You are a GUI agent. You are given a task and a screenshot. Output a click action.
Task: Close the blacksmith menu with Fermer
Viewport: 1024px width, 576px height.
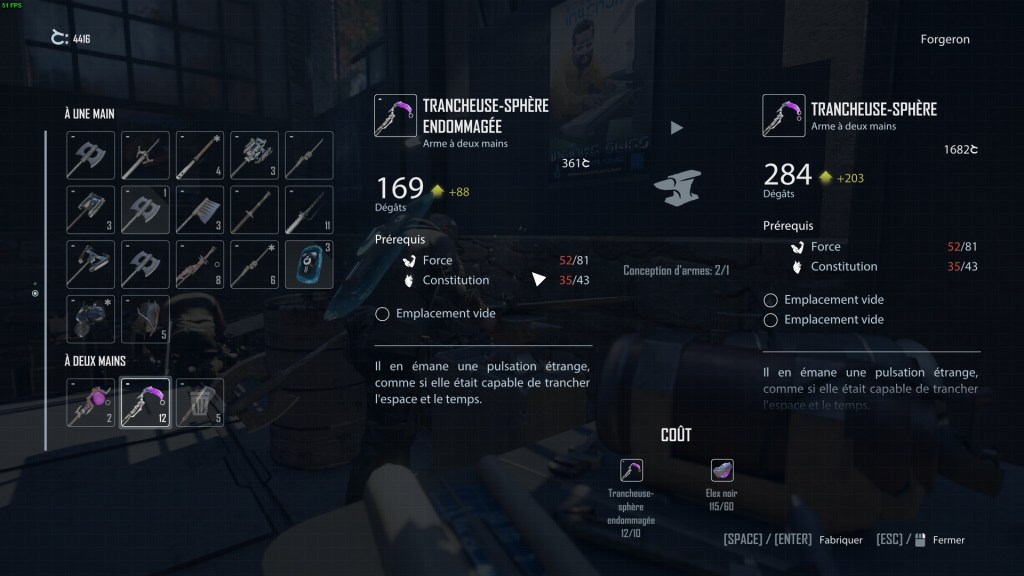(948, 540)
